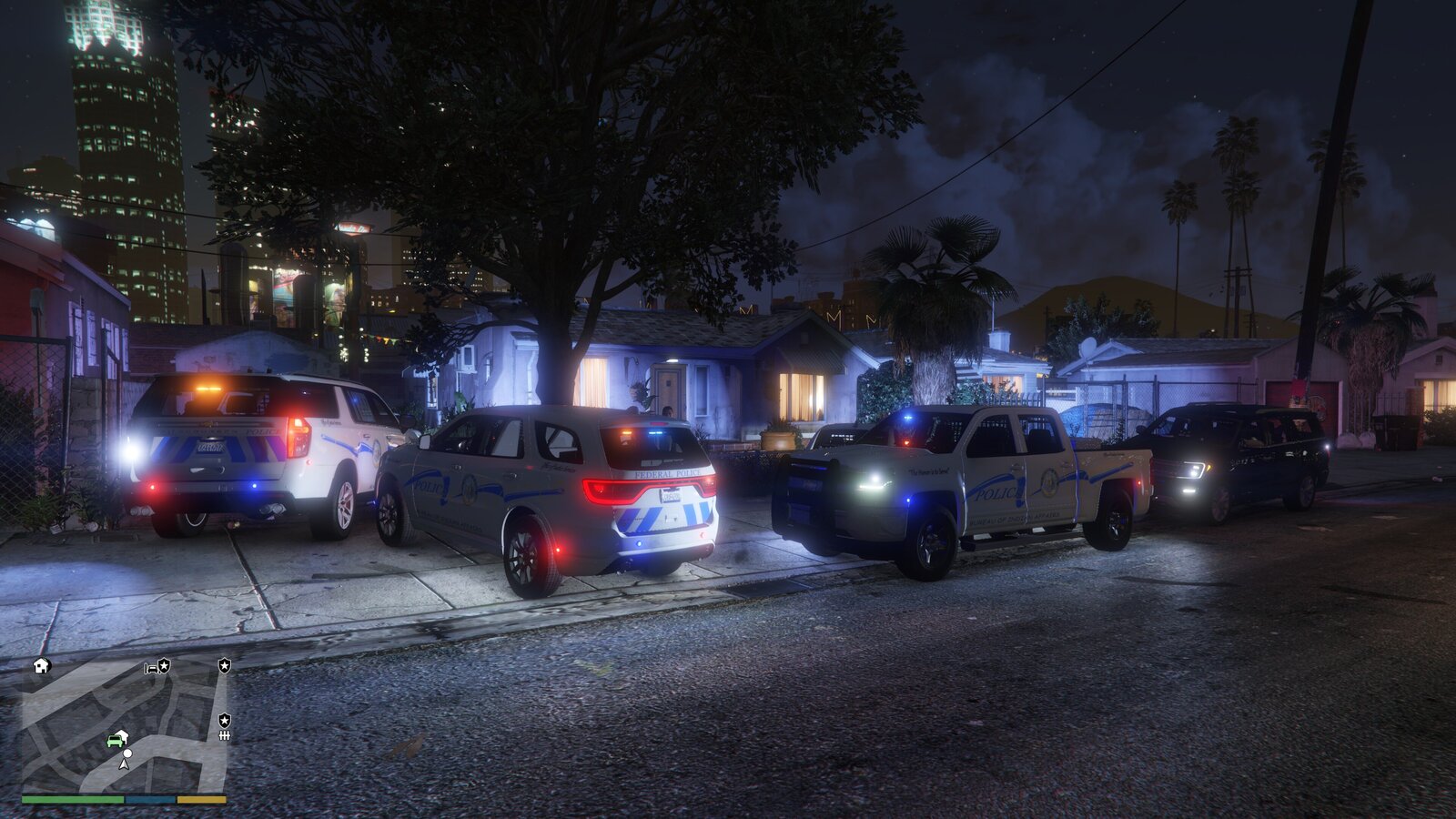
Task: Select the jail bars blip on minimap
Action: click(224, 734)
